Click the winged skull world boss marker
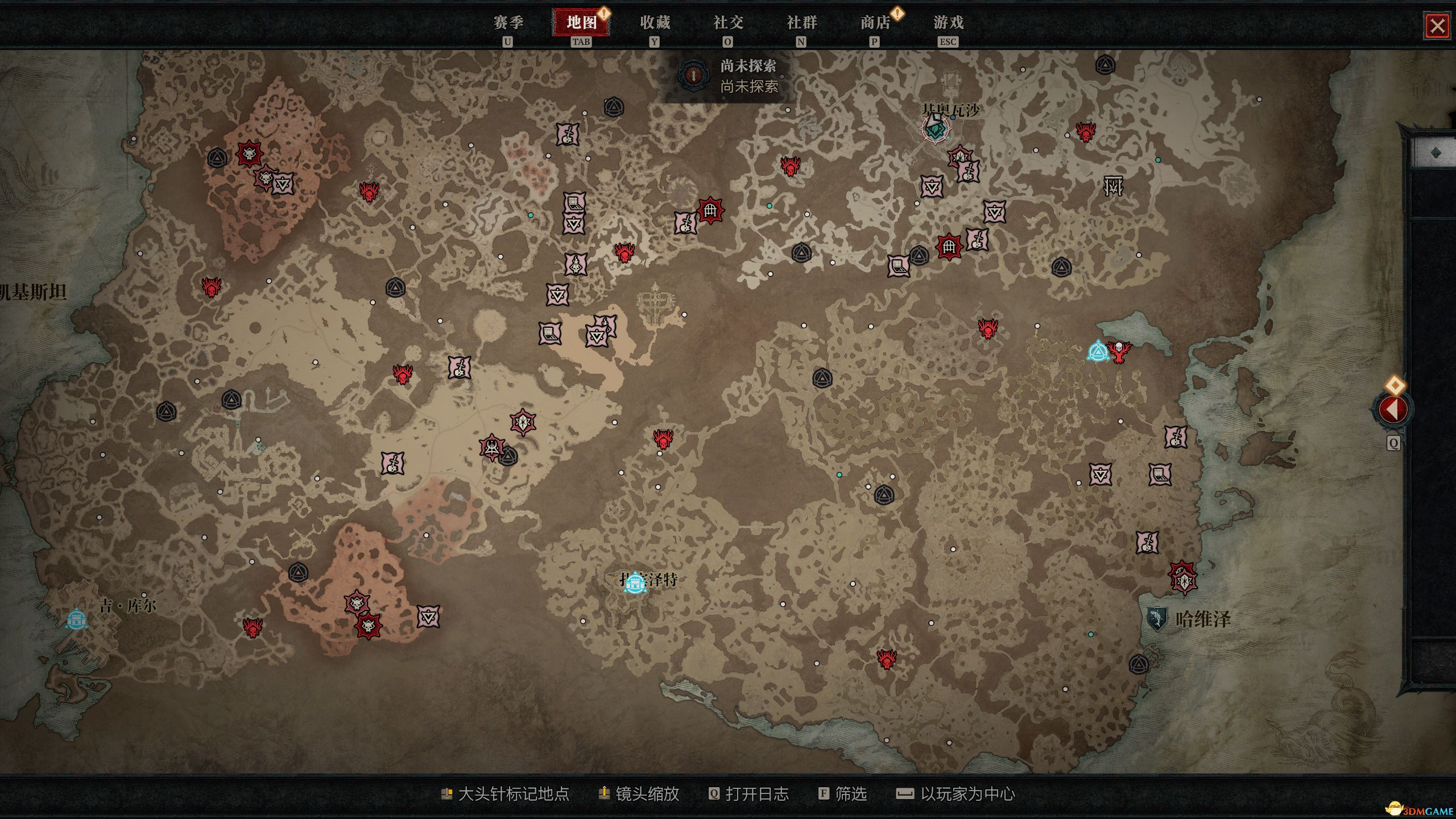 tap(1119, 351)
